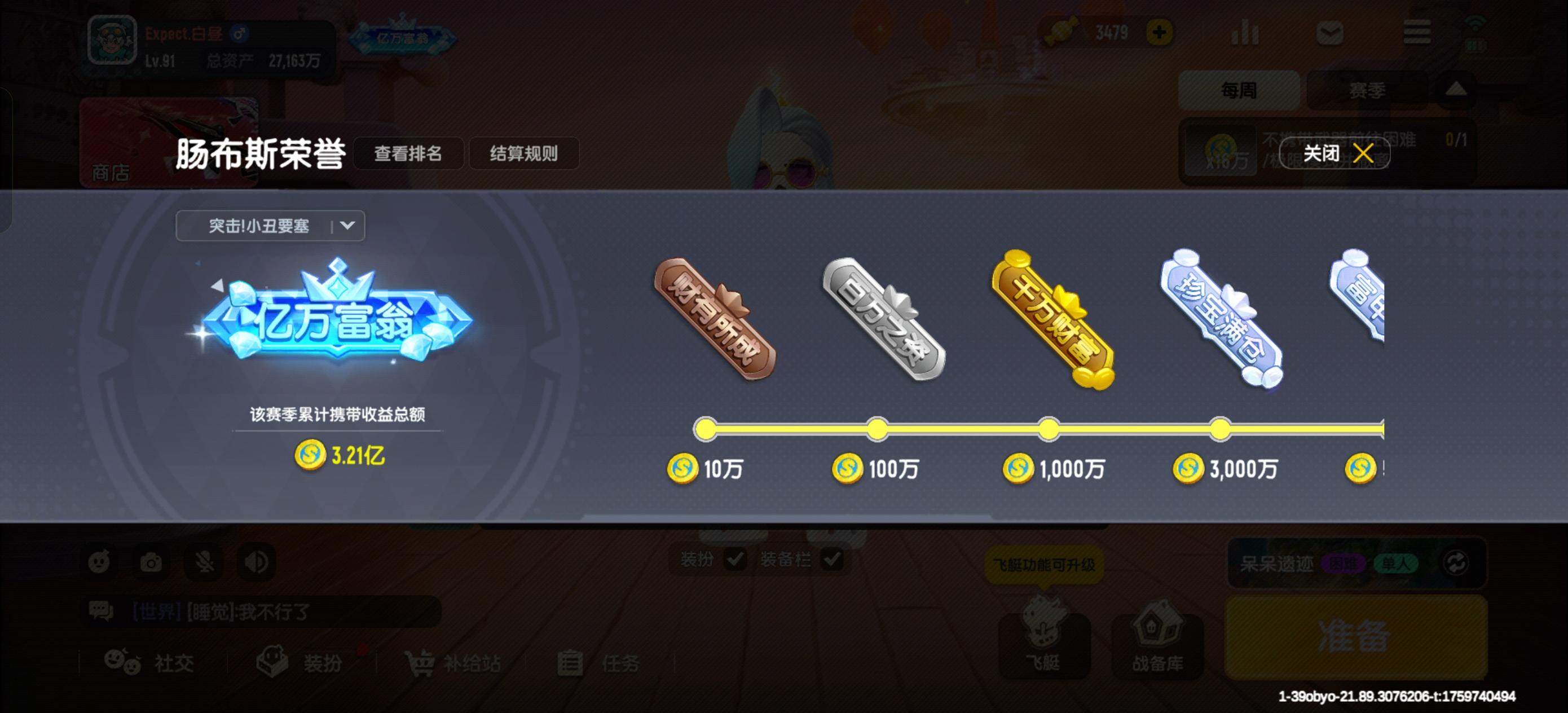Switch to the 每周 weekly tab
Viewport: 1568px width, 713px height.
pyautogui.click(x=1238, y=90)
